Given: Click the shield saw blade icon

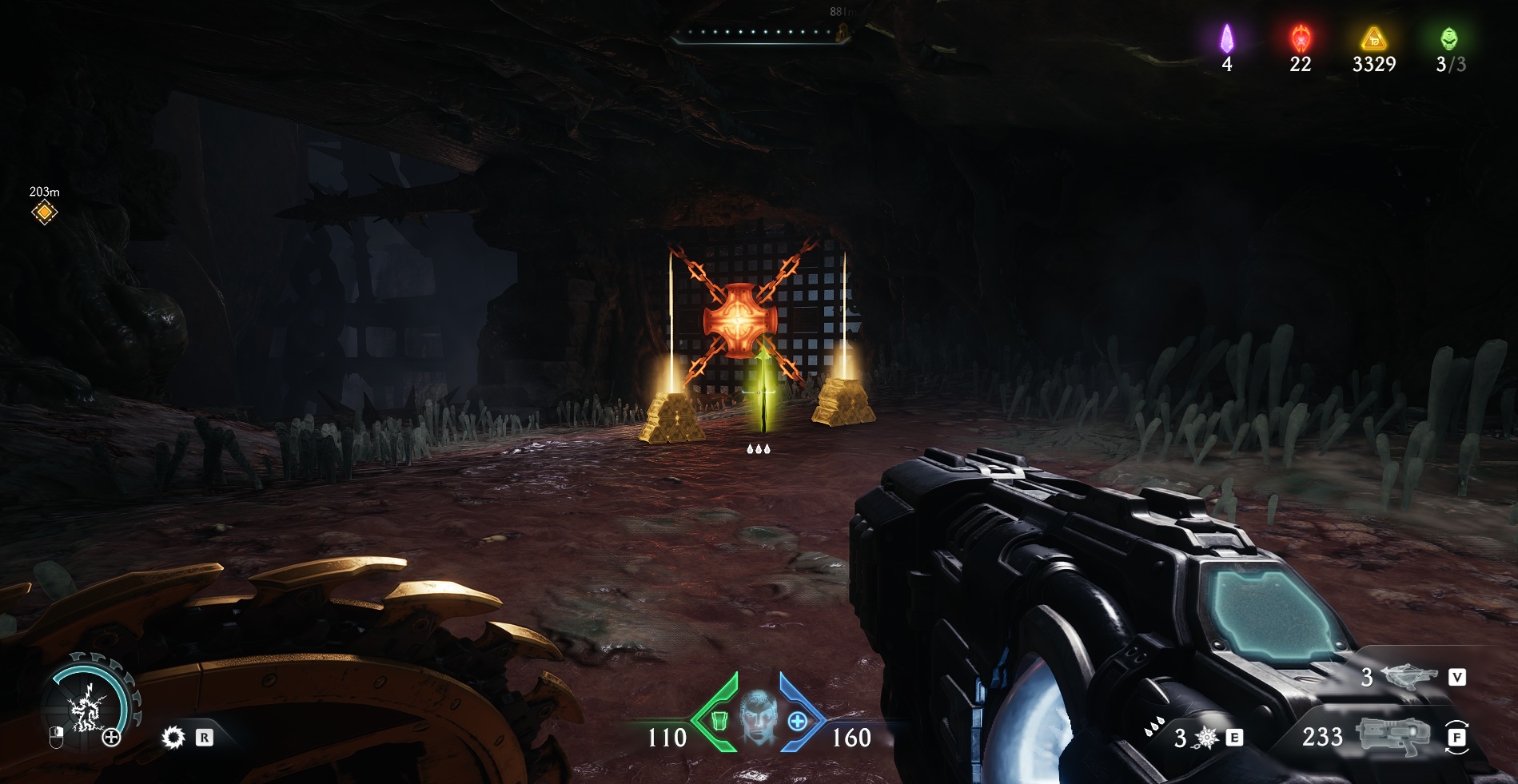Looking at the screenshot, I should 173,738.
